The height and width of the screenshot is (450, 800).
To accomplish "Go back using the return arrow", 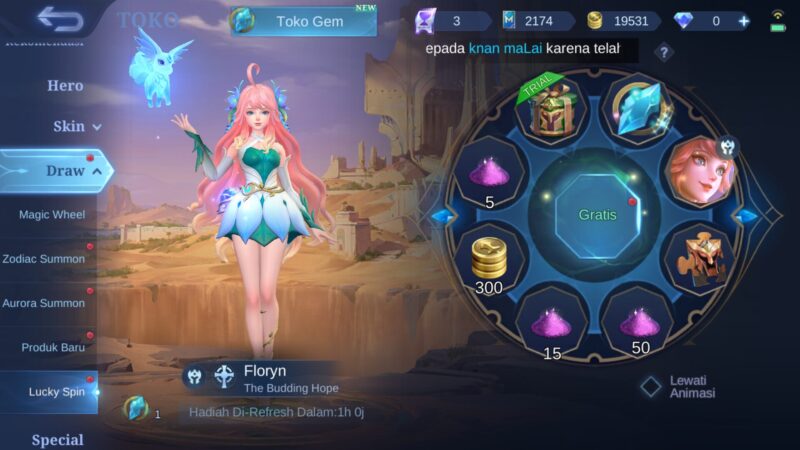I will click(60, 18).
